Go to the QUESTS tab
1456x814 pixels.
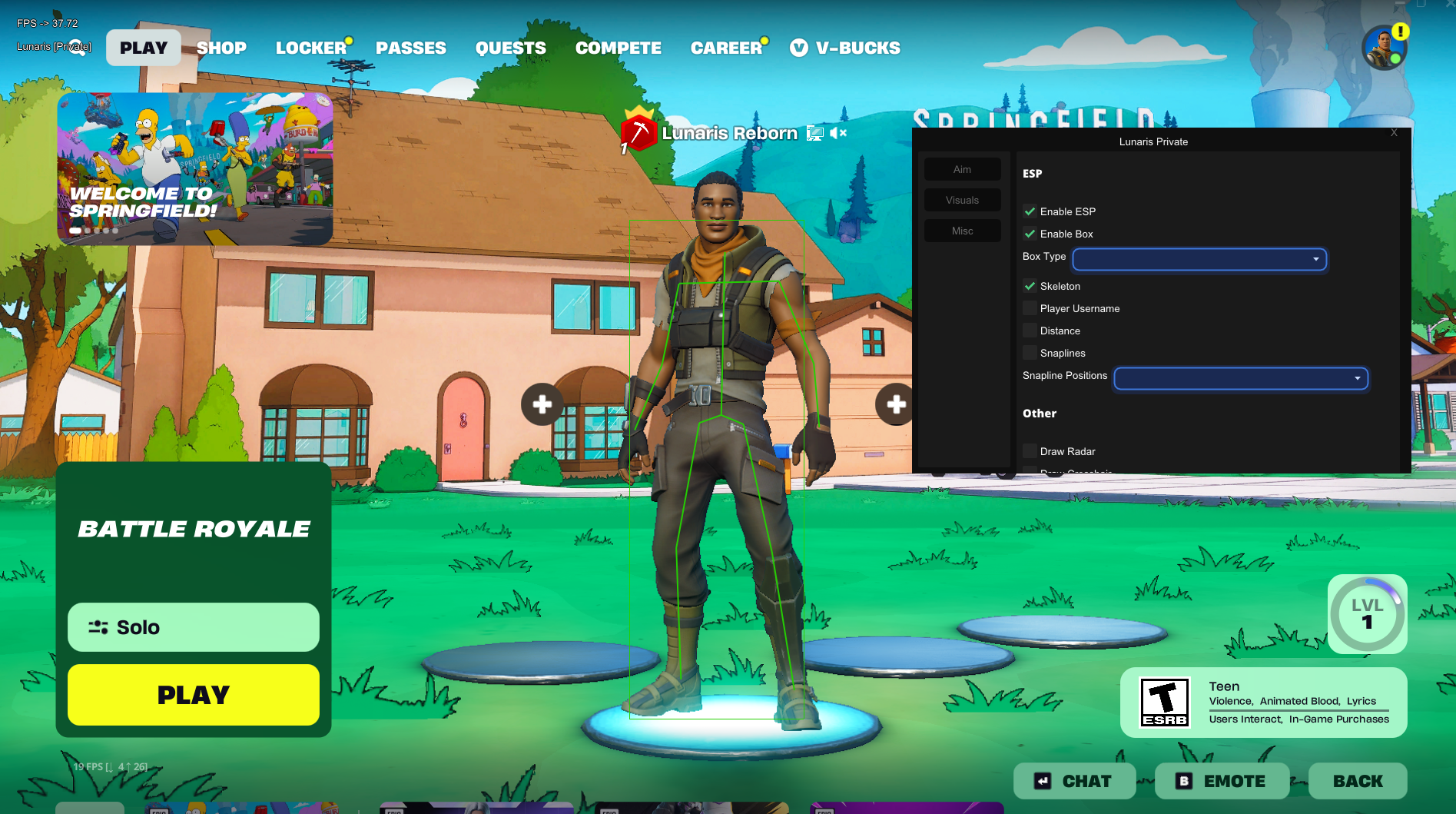click(511, 48)
